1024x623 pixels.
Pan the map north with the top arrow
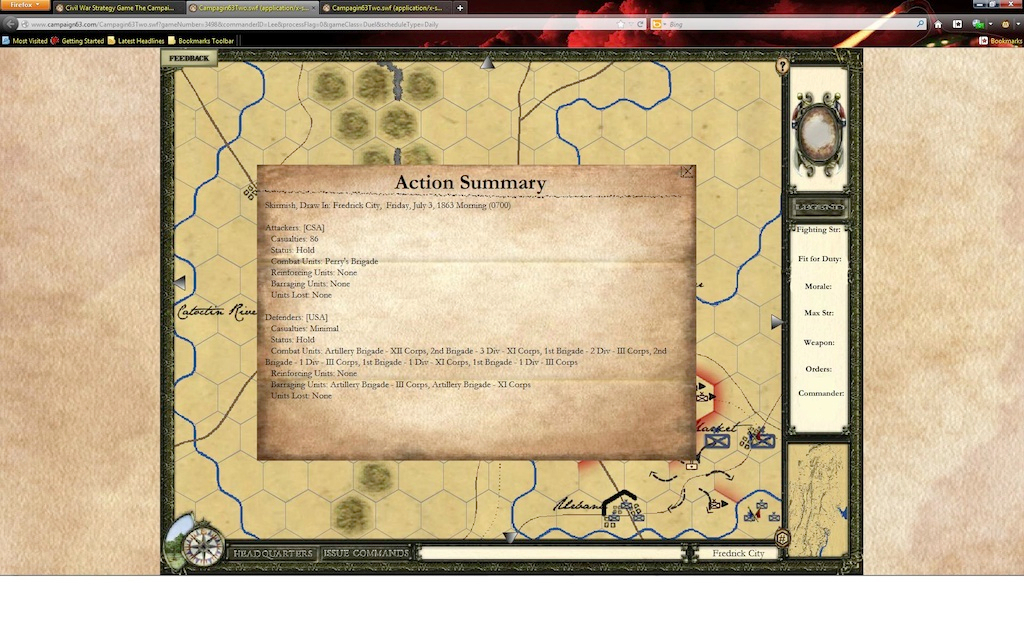coord(487,63)
